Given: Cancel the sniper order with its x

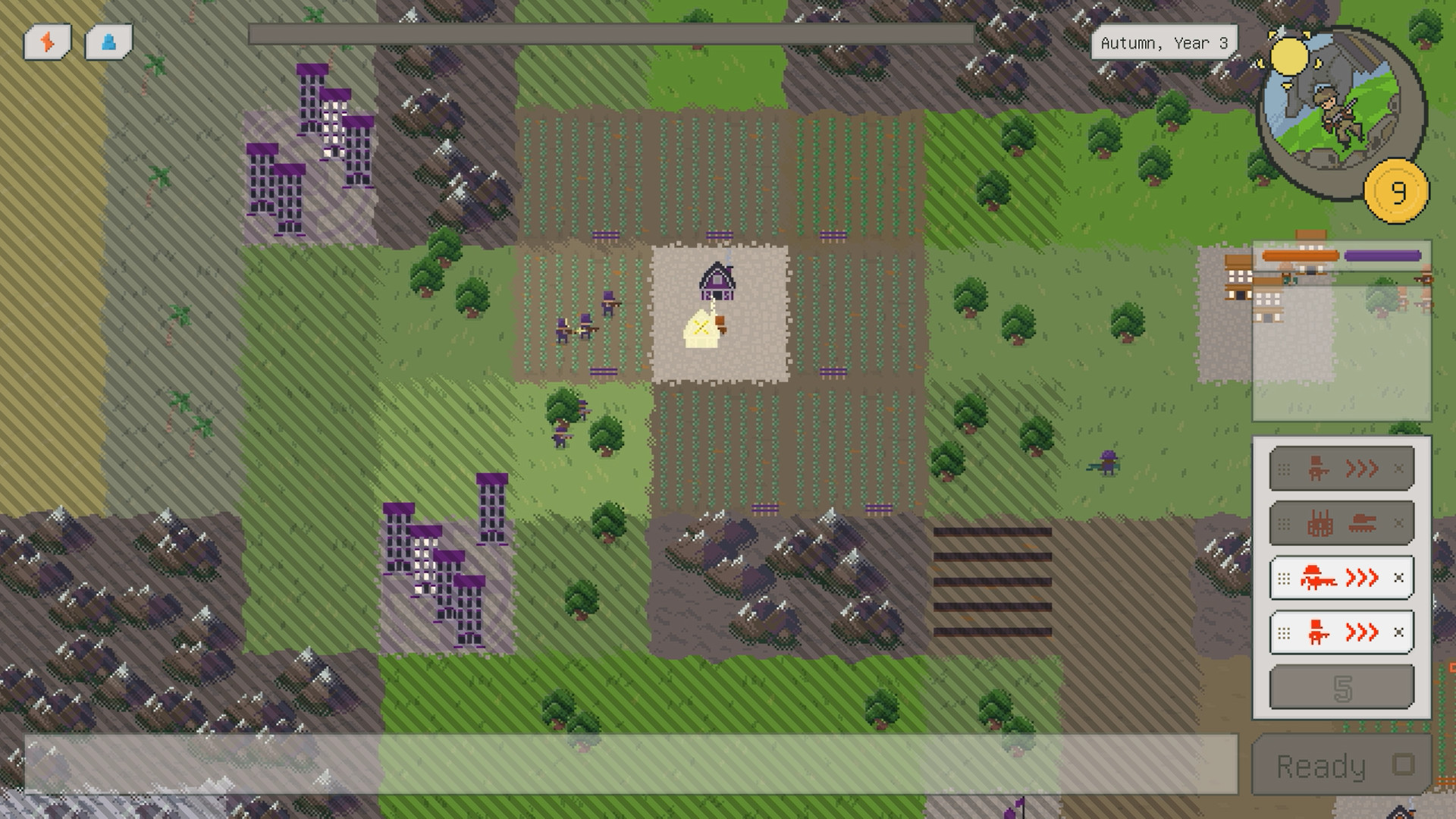Looking at the screenshot, I should coord(1400,578).
